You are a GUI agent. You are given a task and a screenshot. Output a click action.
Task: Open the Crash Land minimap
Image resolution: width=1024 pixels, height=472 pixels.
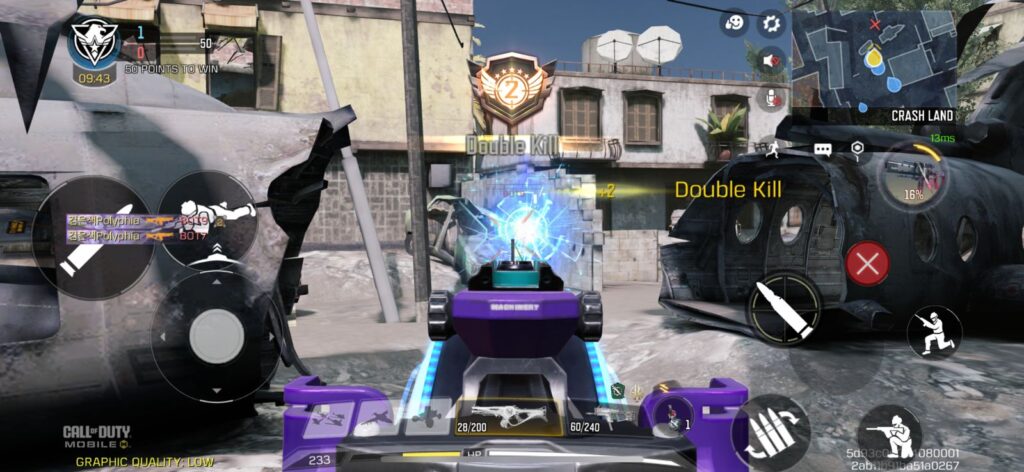click(x=873, y=59)
